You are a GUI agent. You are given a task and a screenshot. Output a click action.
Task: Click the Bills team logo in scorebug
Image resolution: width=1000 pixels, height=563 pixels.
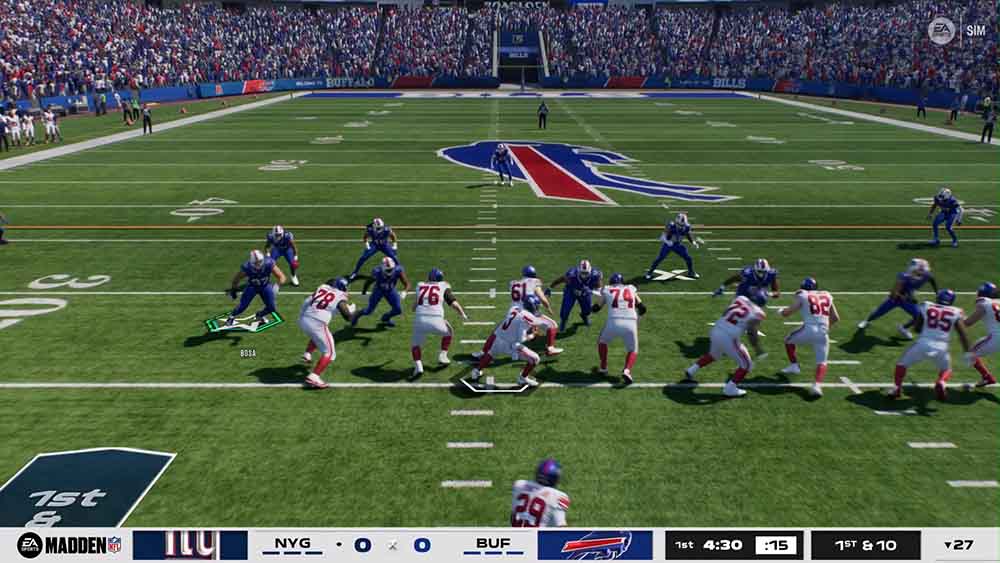(x=595, y=545)
